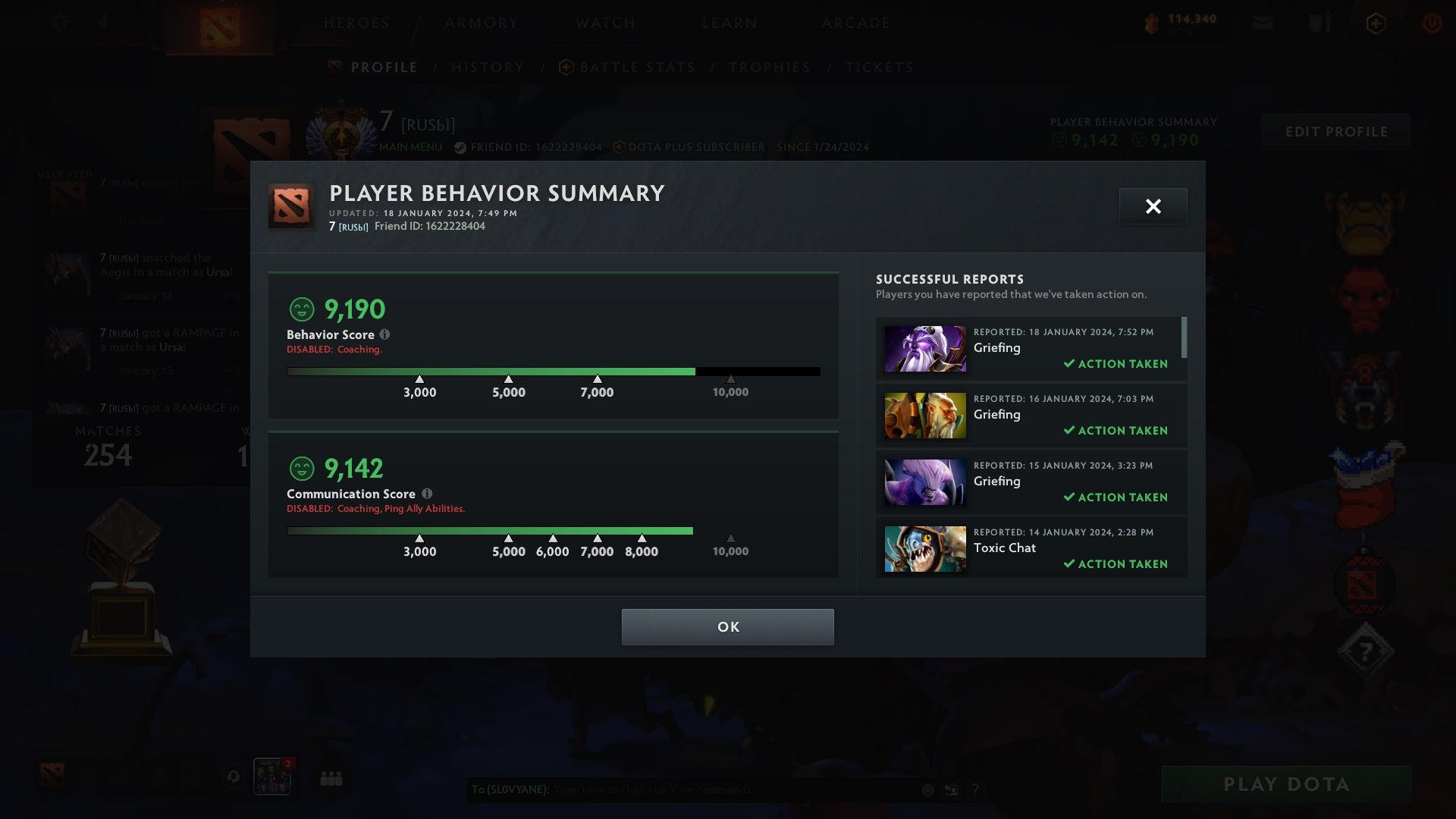The width and height of the screenshot is (1456, 819).
Task: Open the ARCADE menu item
Action: pyautogui.click(x=855, y=23)
